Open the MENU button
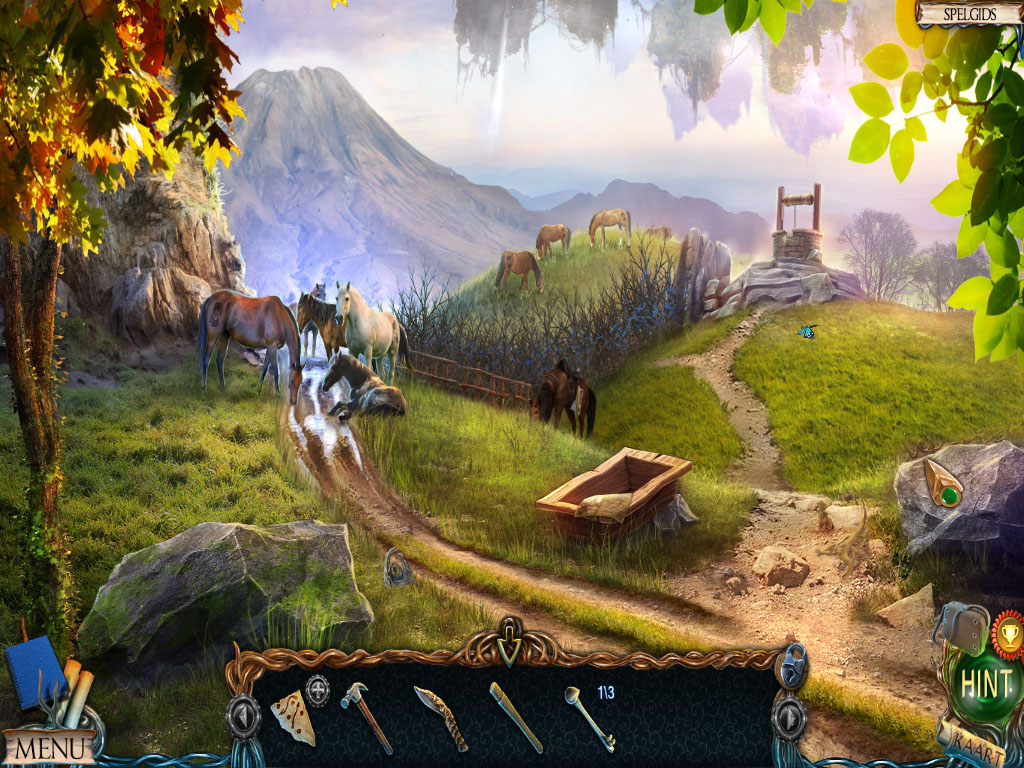 (x=48, y=746)
